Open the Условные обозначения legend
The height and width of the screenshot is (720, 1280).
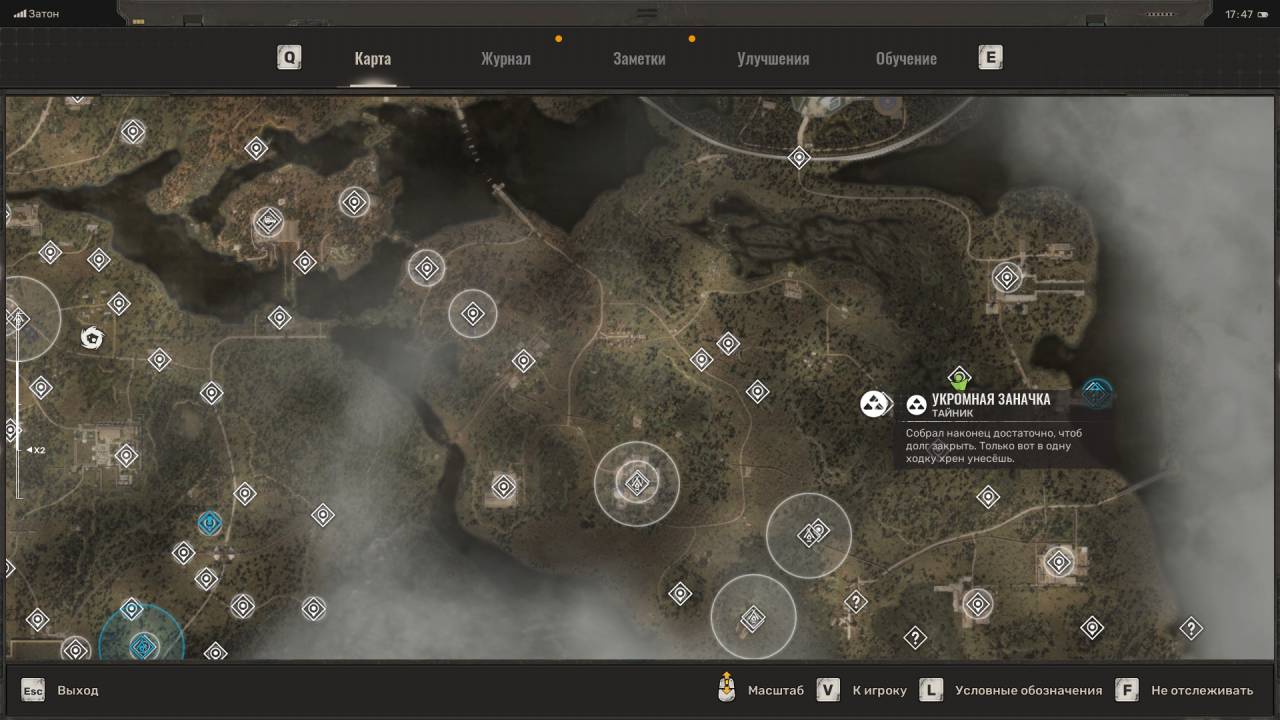click(1028, 690)
